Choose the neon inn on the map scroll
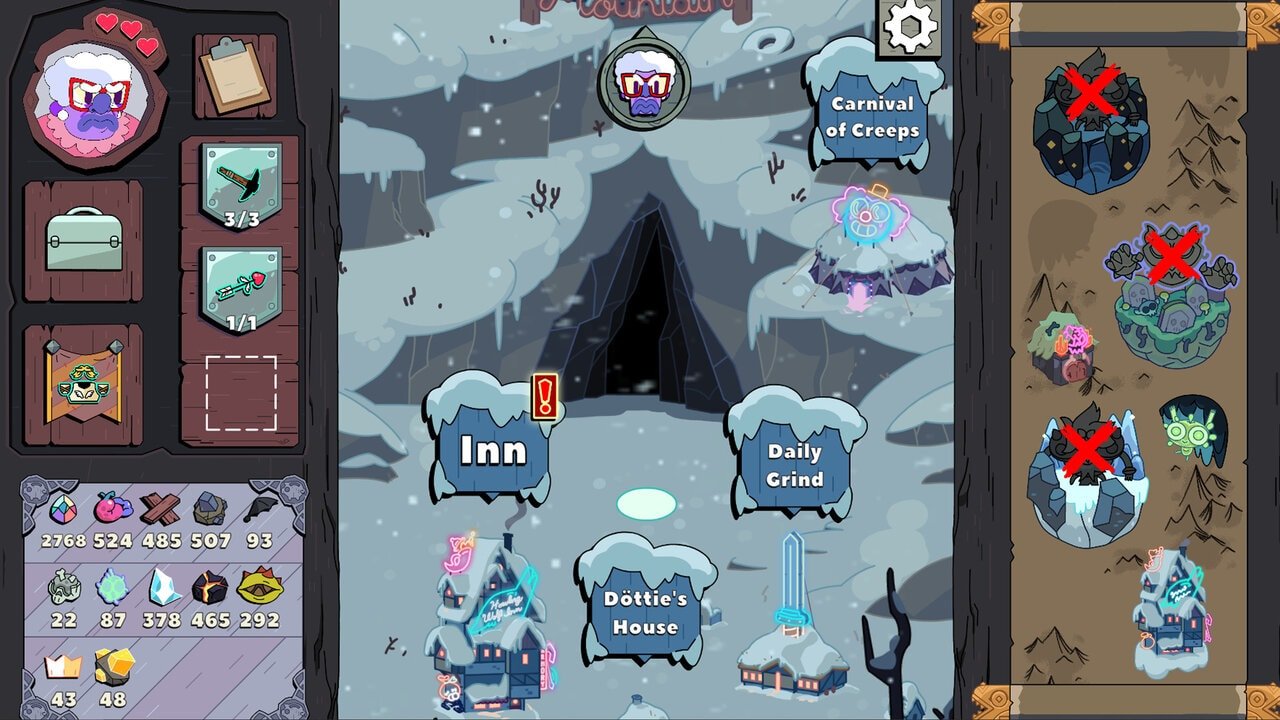This screenshot has height=720, width=1280. click(1168, 610)
